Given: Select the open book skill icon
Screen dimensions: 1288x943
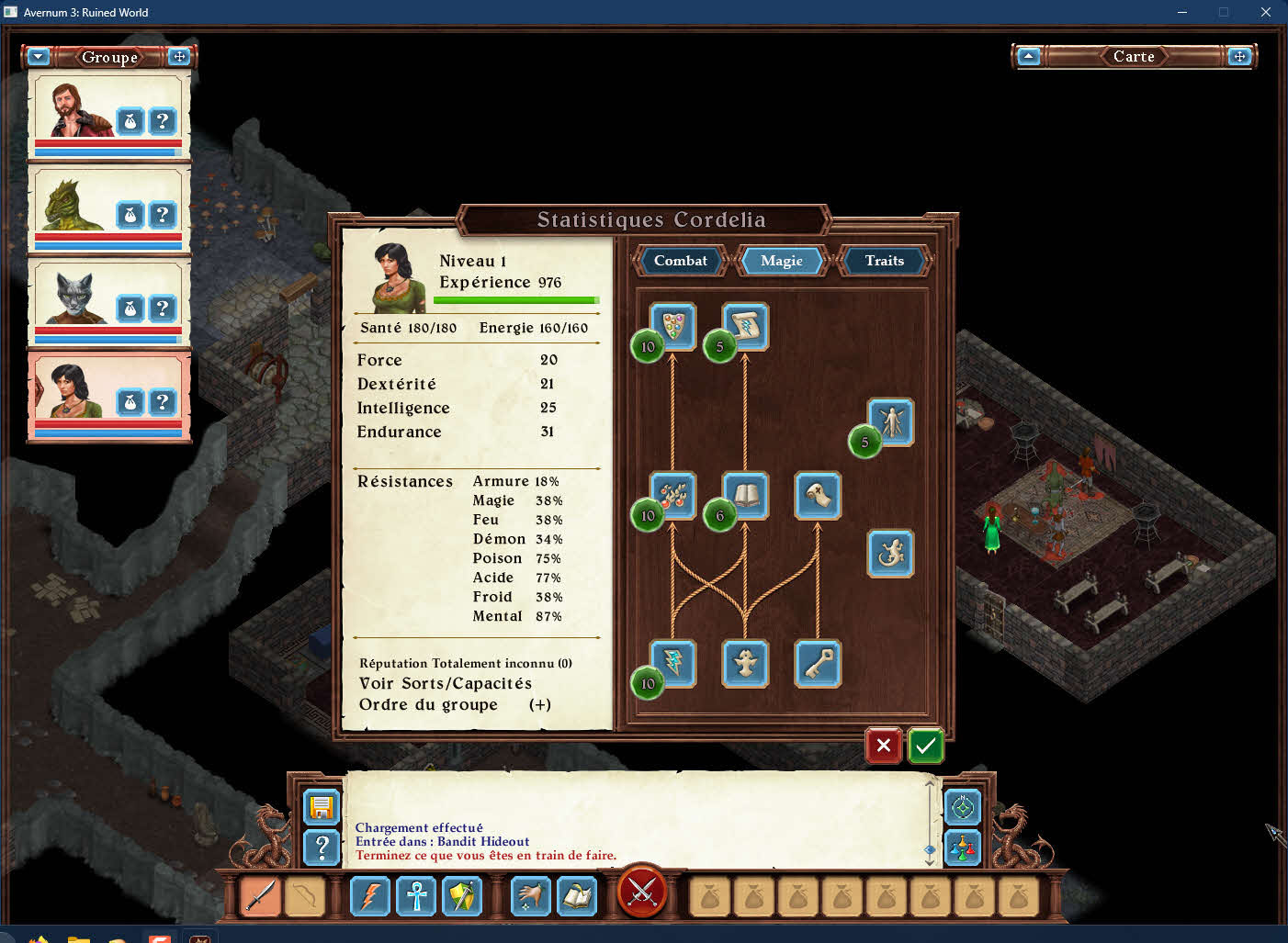Looking at the screenshot, I should click(745, 496).
